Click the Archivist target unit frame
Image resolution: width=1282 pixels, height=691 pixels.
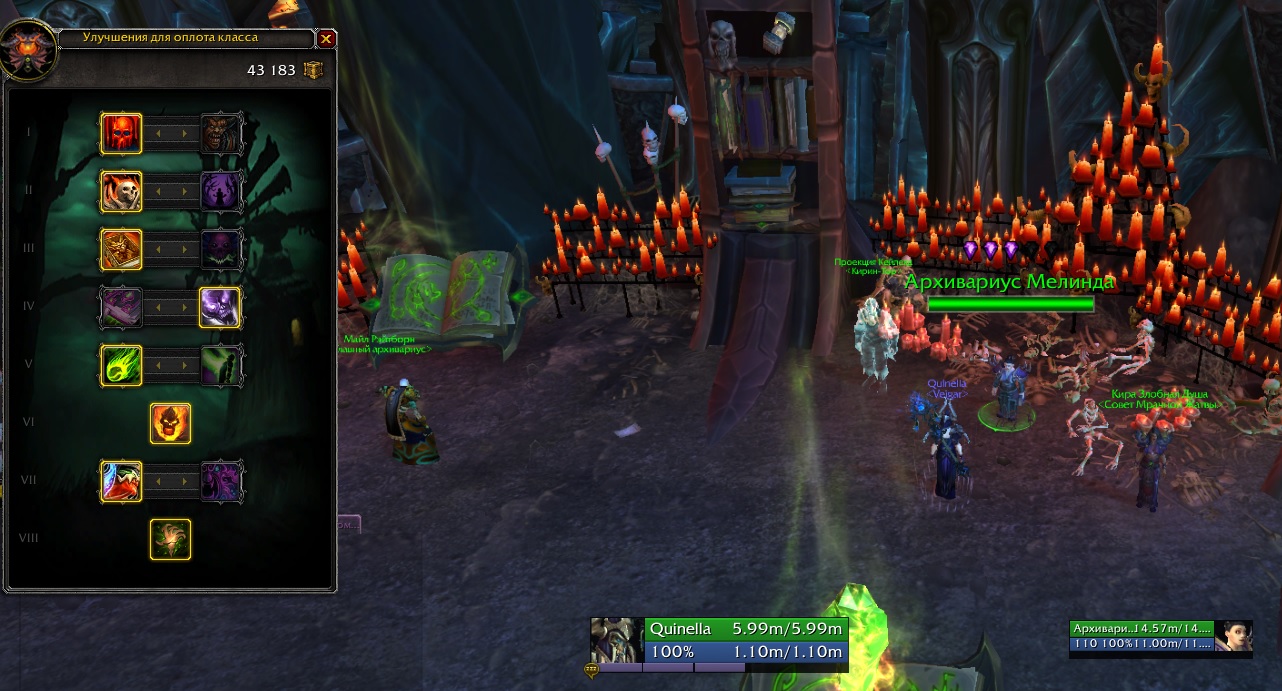point(1141,636)
